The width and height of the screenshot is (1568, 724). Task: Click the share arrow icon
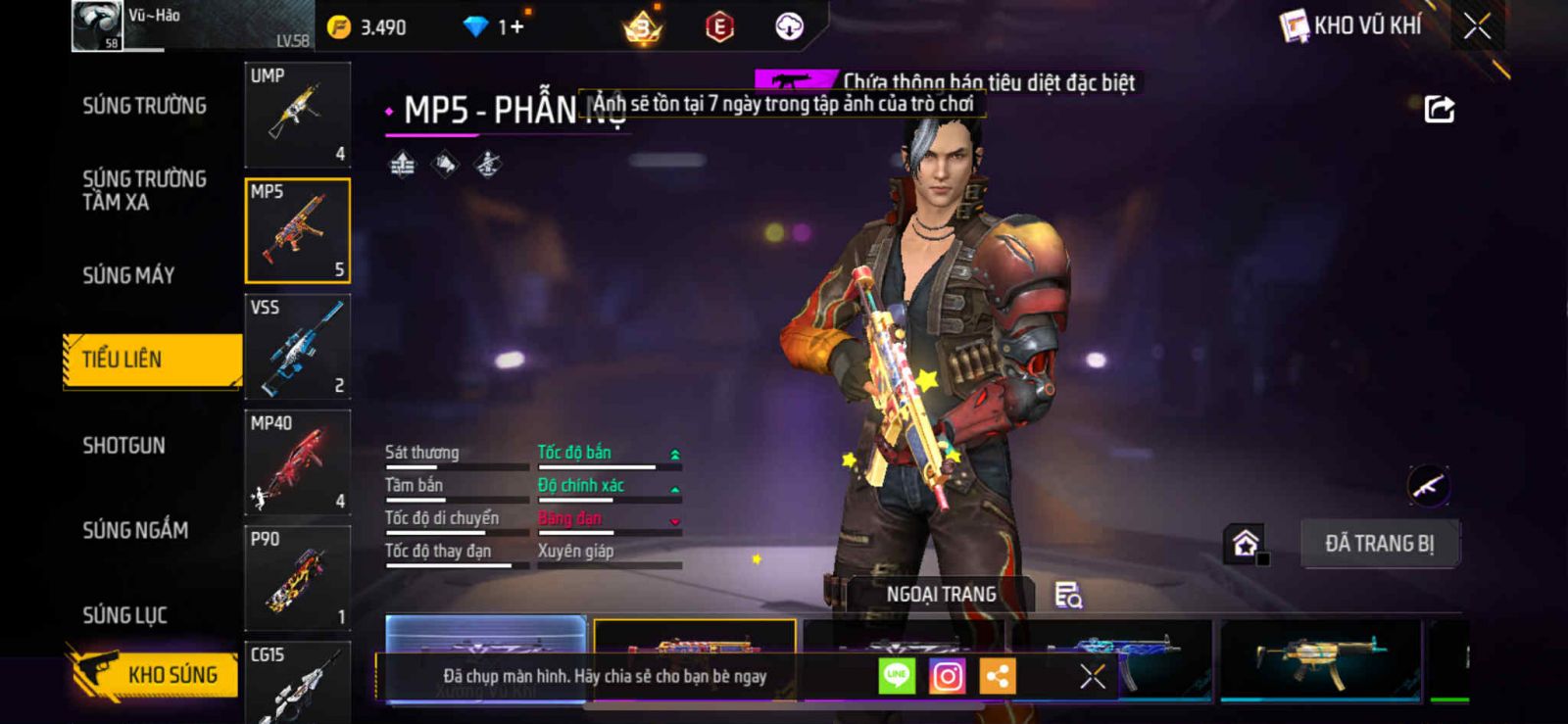click(1439, 109)
